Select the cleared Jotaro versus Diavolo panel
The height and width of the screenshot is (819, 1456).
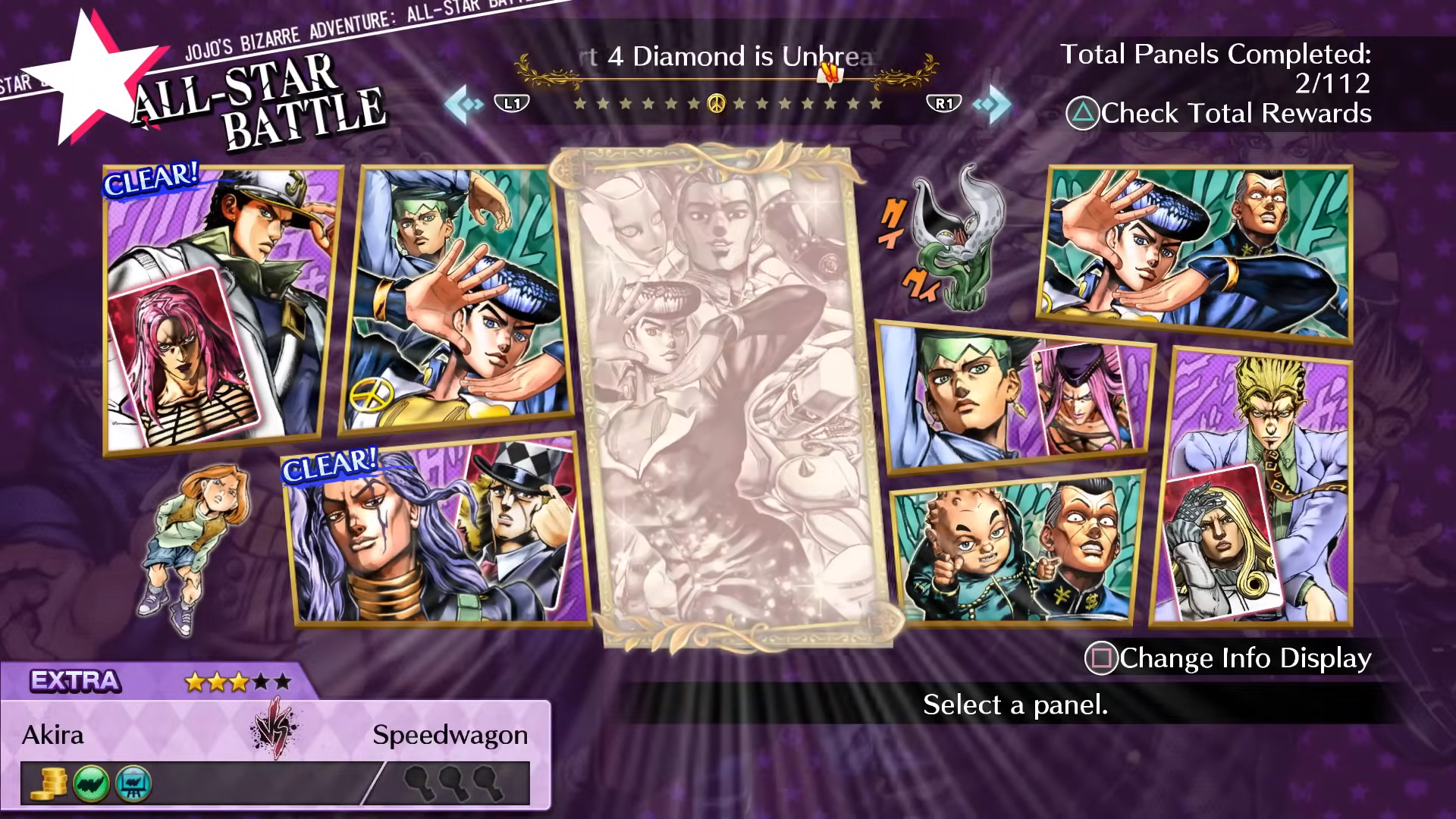click(220, 311)
